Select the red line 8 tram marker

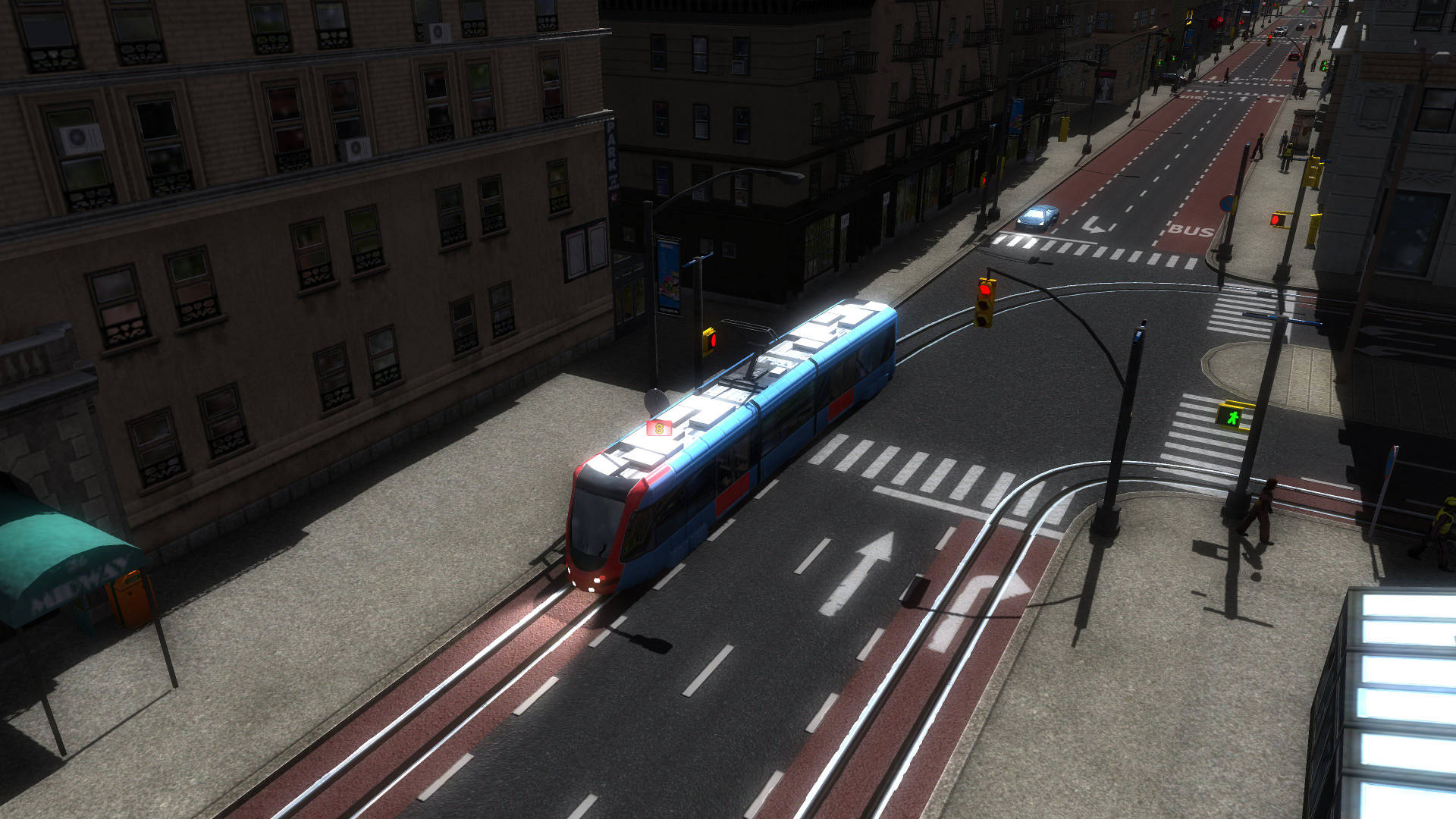point(659,428)
